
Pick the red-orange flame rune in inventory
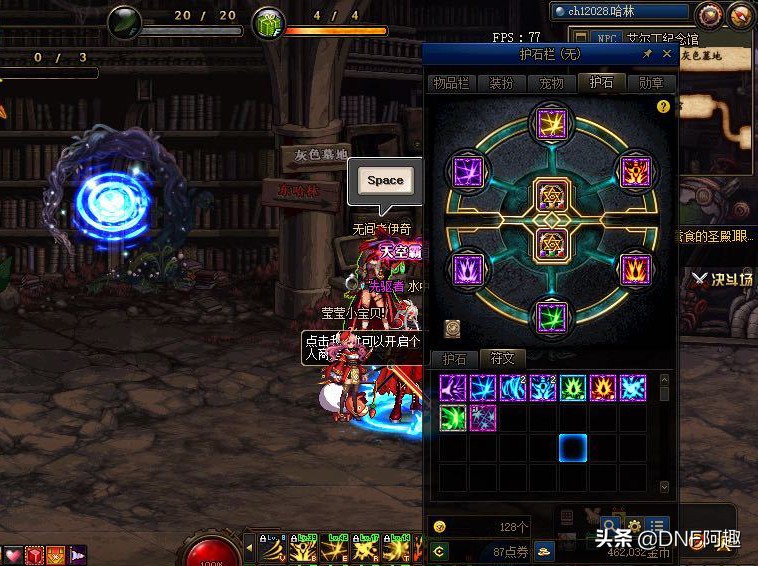(x=602, y=388)
